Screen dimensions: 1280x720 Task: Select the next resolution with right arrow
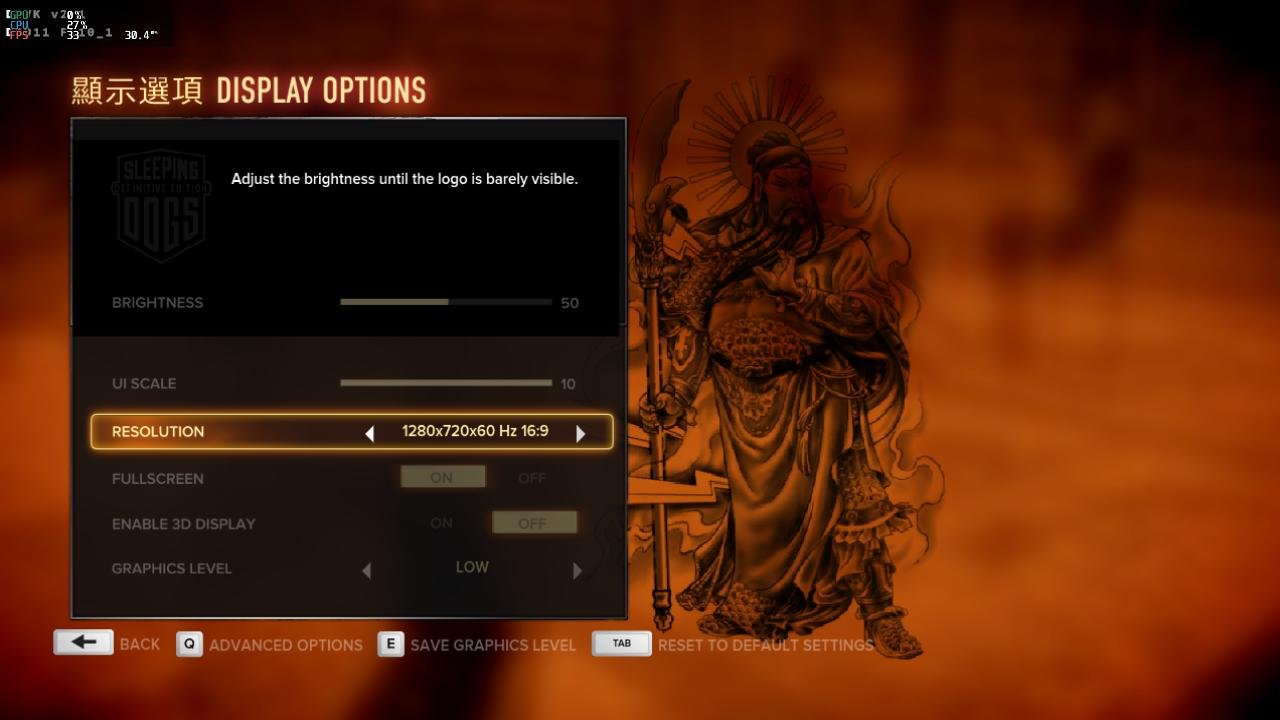(580, 433)
